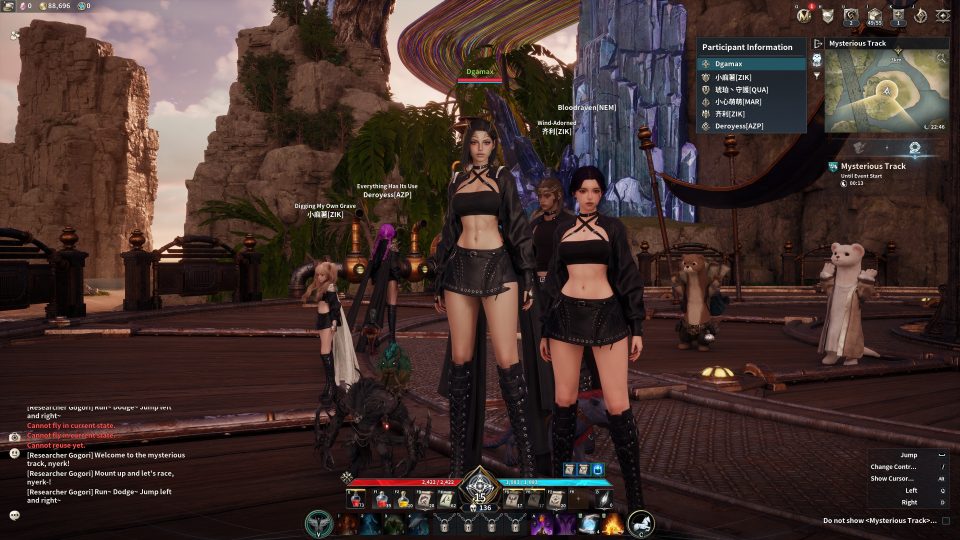Open the chat speech bubble button
The image size is (960, 540).
[14, 515]
